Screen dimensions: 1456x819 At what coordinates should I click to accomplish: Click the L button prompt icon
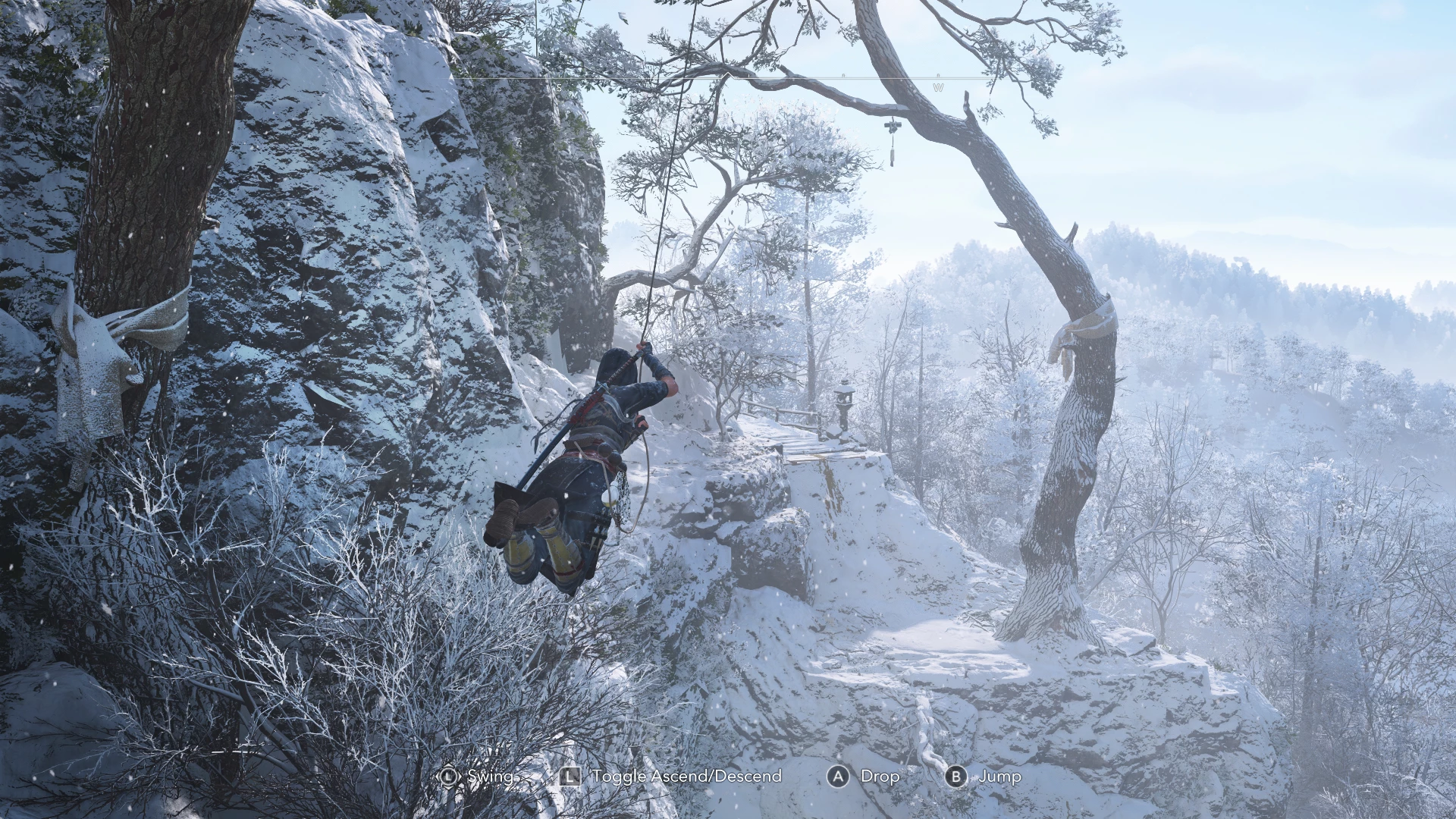[570, 776]
